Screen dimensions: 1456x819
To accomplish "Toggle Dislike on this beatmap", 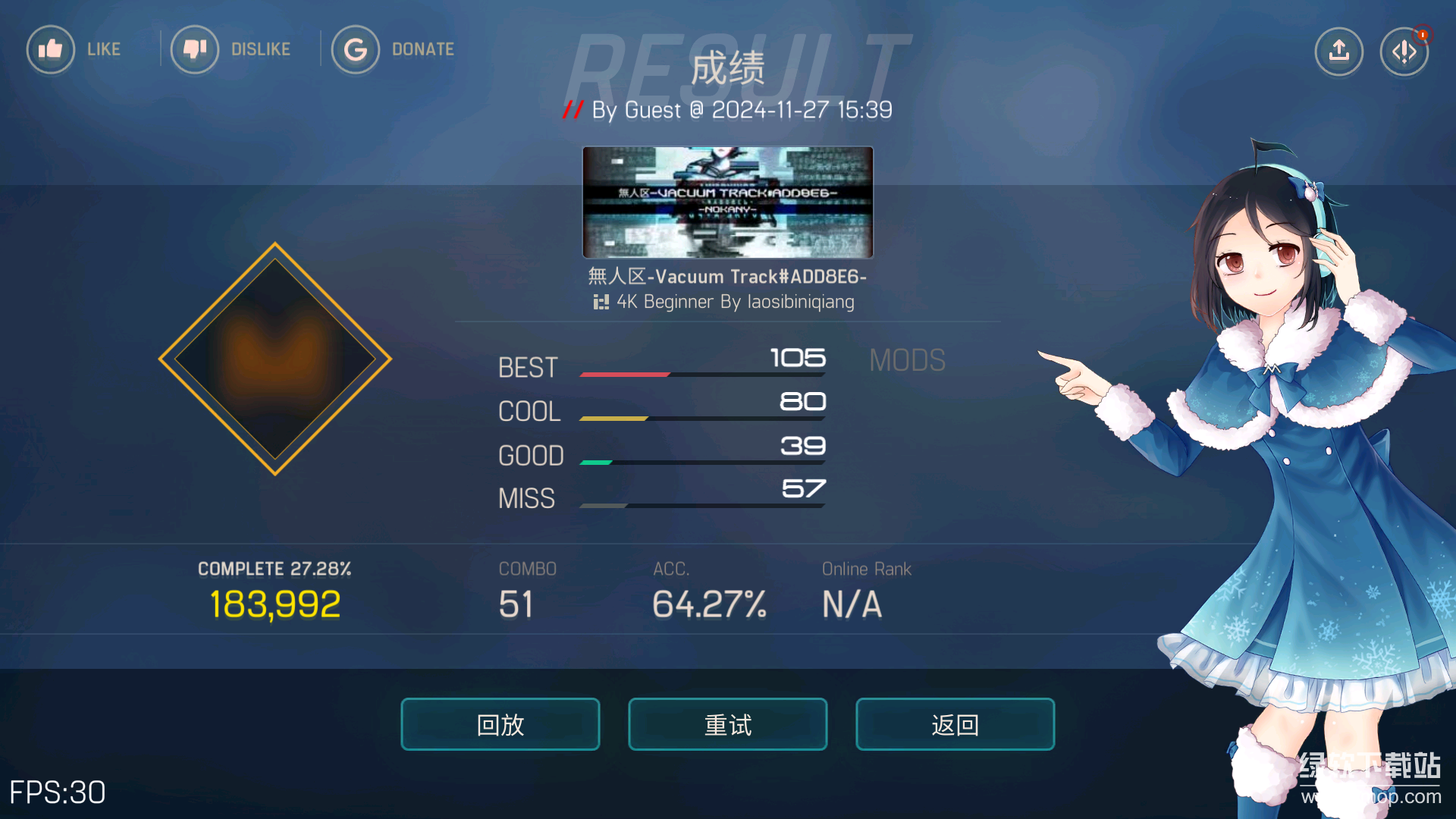I will tap(231, 49).
